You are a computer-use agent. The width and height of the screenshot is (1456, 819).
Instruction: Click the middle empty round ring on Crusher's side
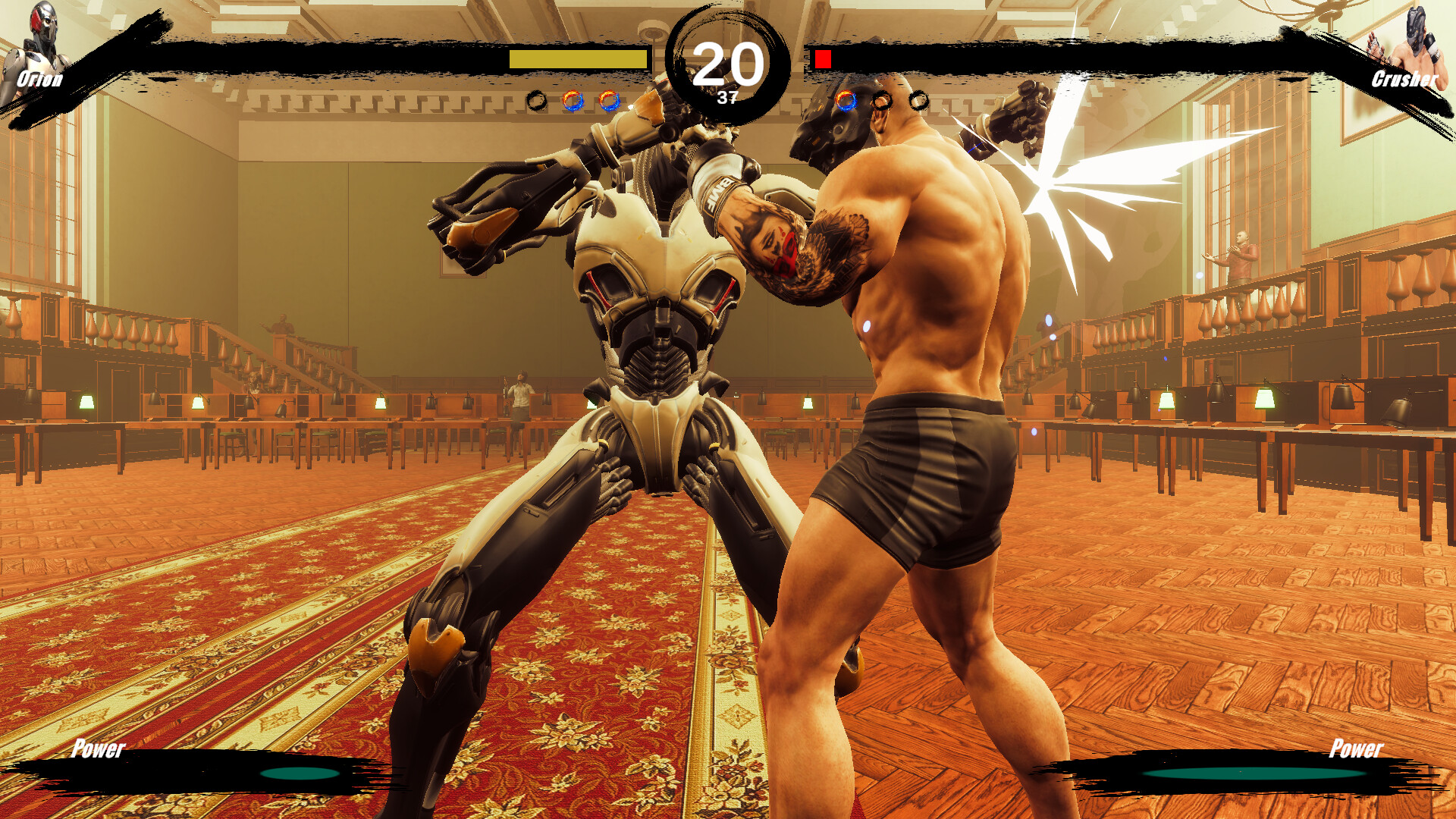click(881, 99)
